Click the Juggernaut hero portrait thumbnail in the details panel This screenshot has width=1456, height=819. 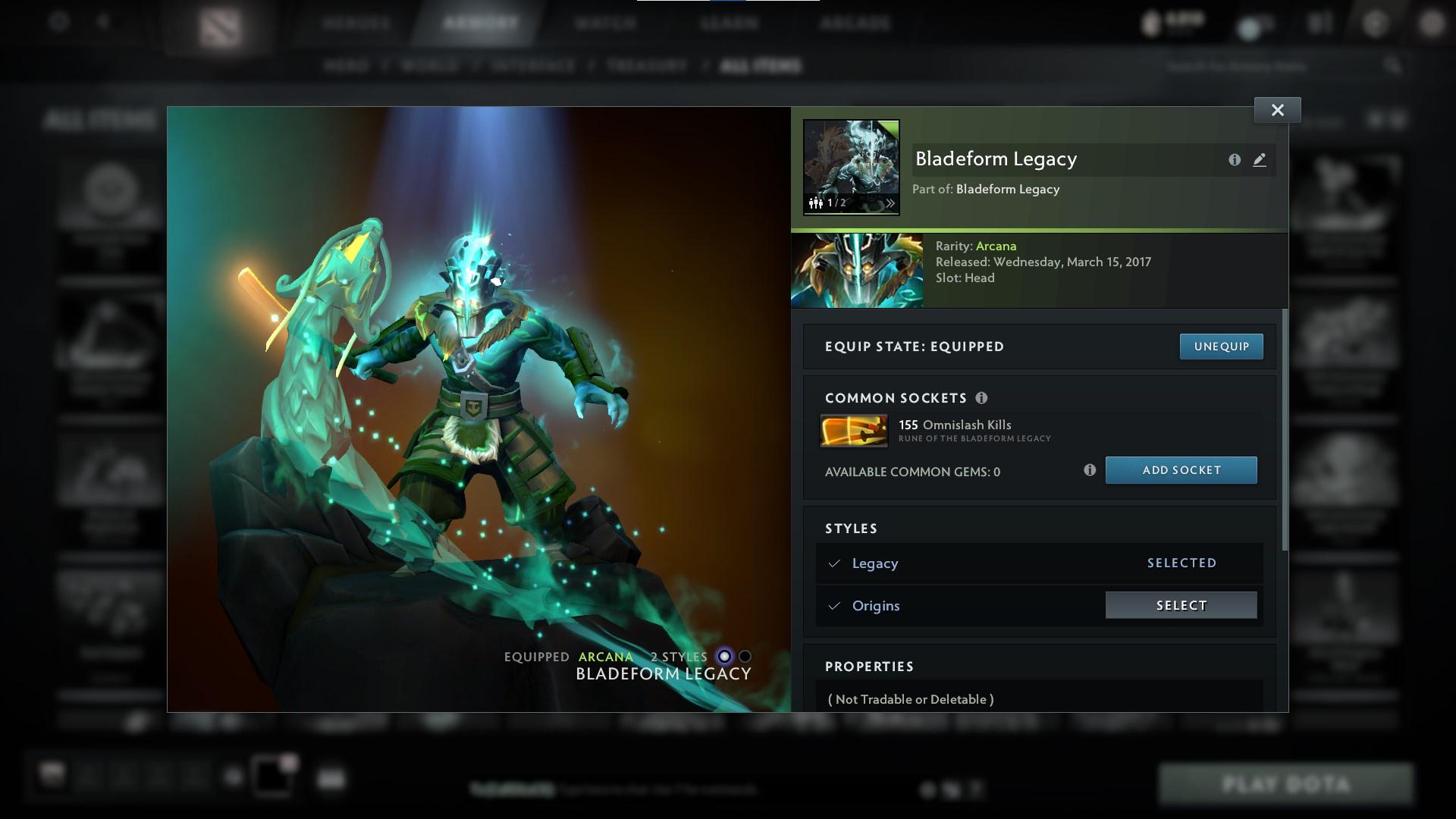857,270
